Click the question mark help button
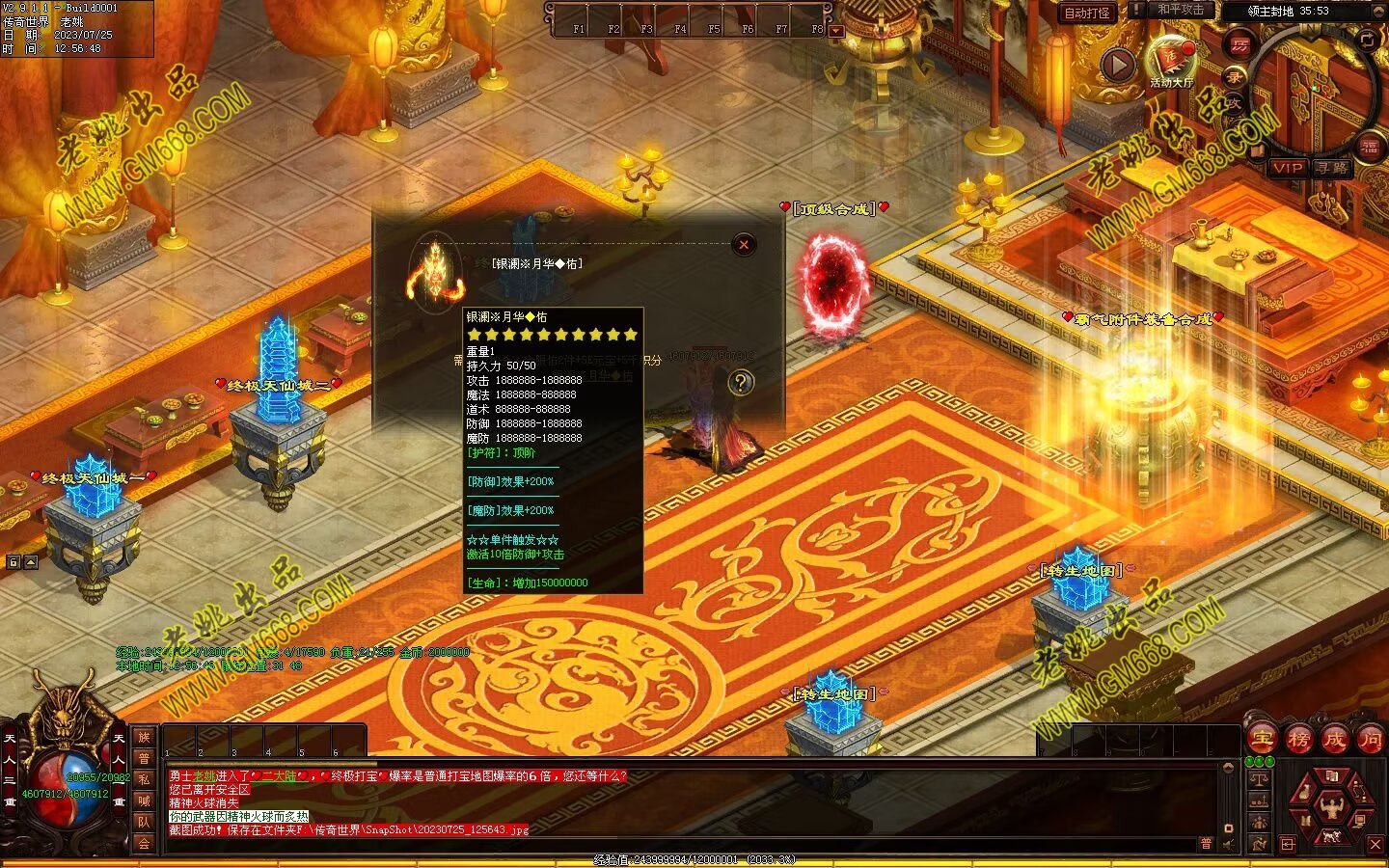The width and height of the screenshot is (1389, 868). tap(741, 383)
